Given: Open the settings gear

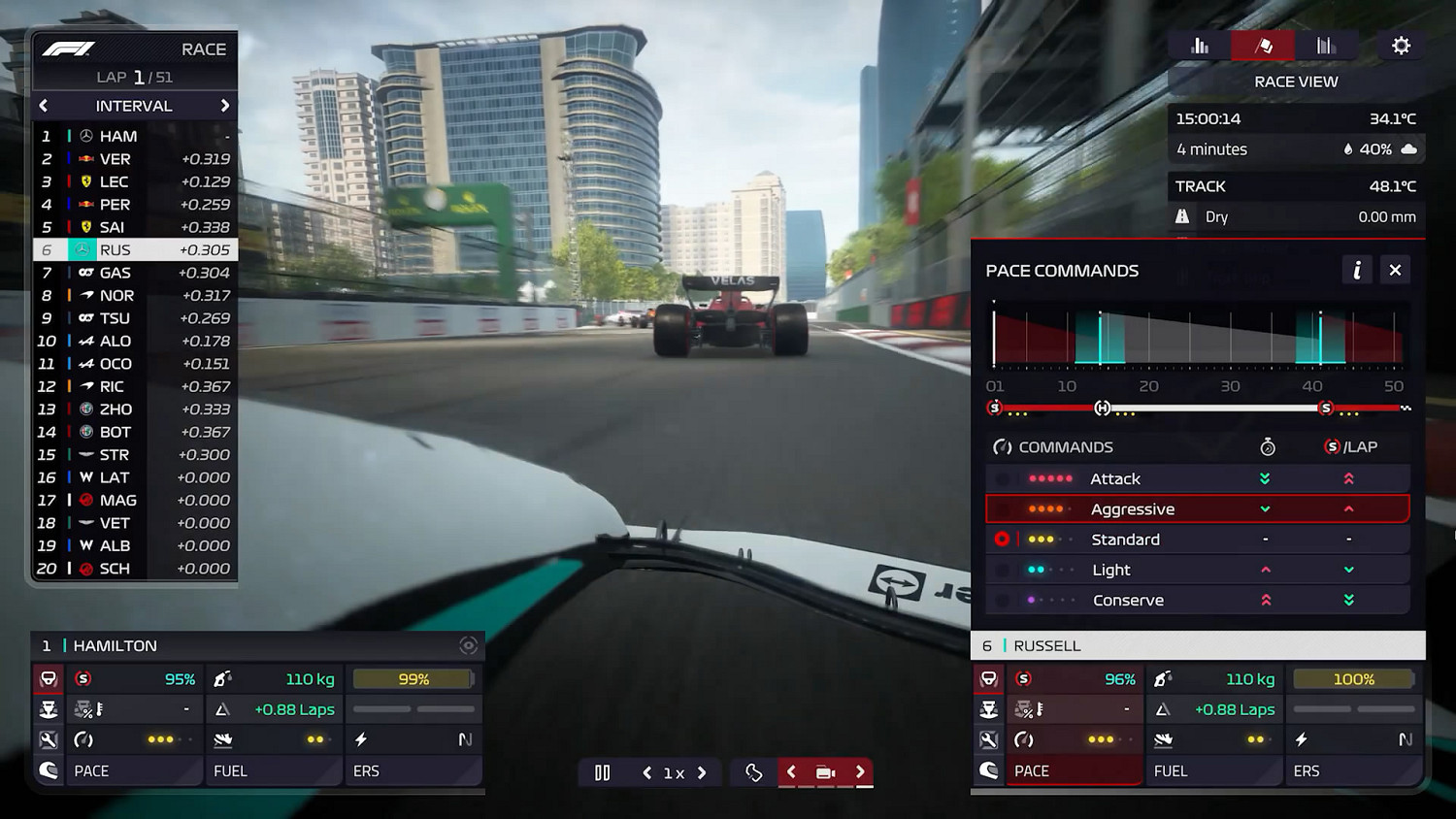Looking at the screenshot, I should tap(1401, 45).
